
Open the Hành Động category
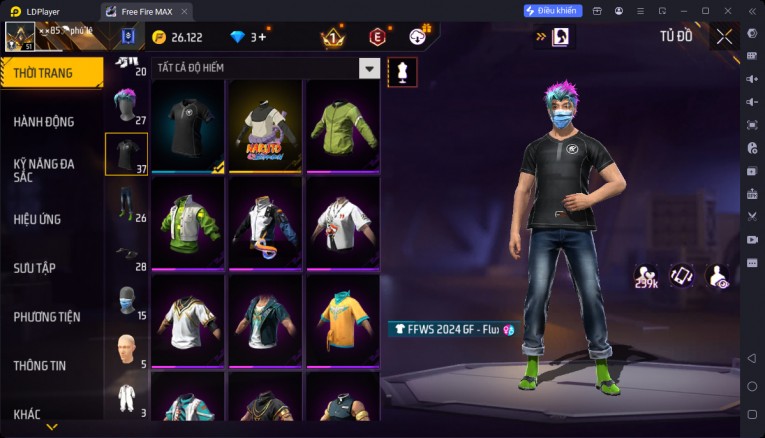pyautogui.click(x=44, y=121)
